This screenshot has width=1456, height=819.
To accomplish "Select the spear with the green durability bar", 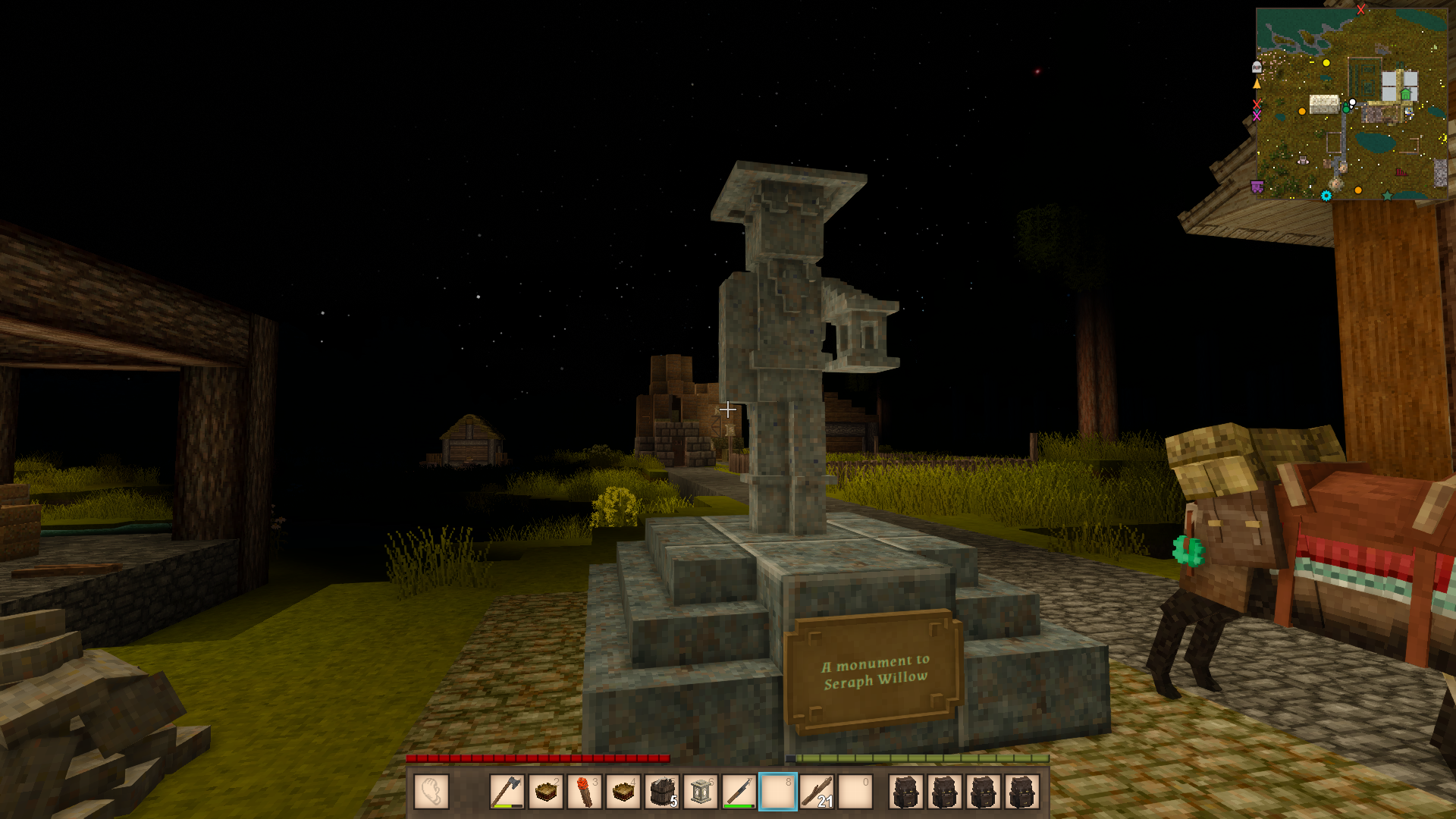I will point(740,792).
